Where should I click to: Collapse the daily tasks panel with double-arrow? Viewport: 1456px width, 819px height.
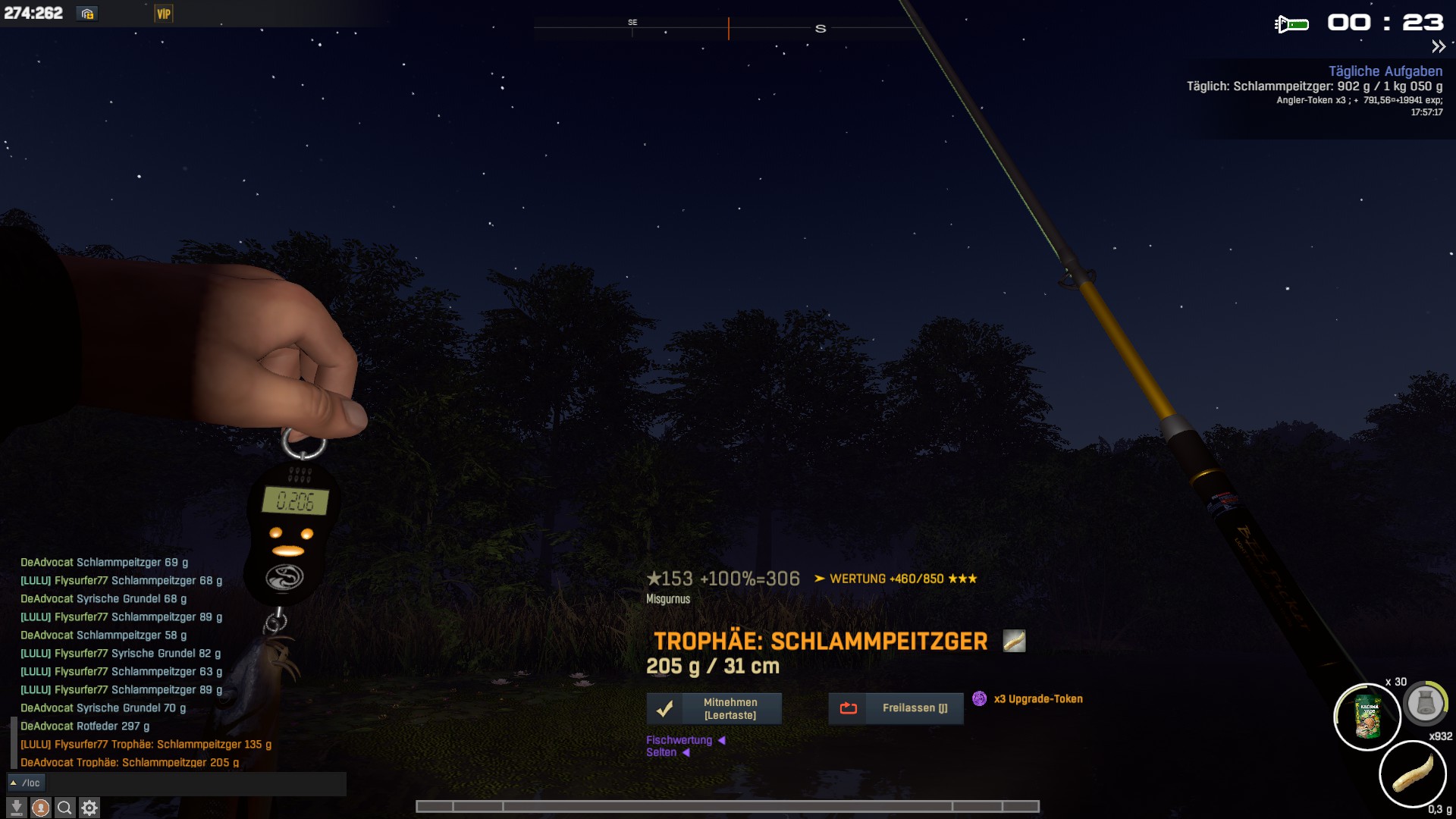tap(1438, 47)
